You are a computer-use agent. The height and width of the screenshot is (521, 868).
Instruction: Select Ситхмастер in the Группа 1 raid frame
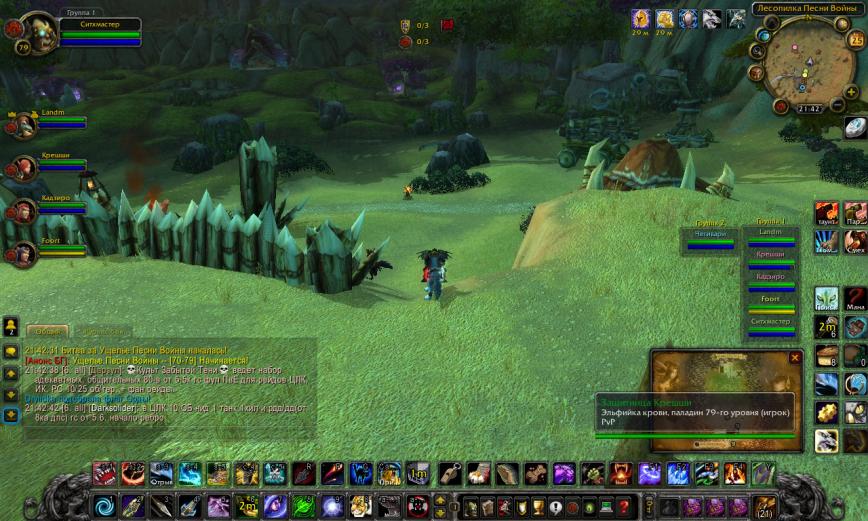point(770,326)
